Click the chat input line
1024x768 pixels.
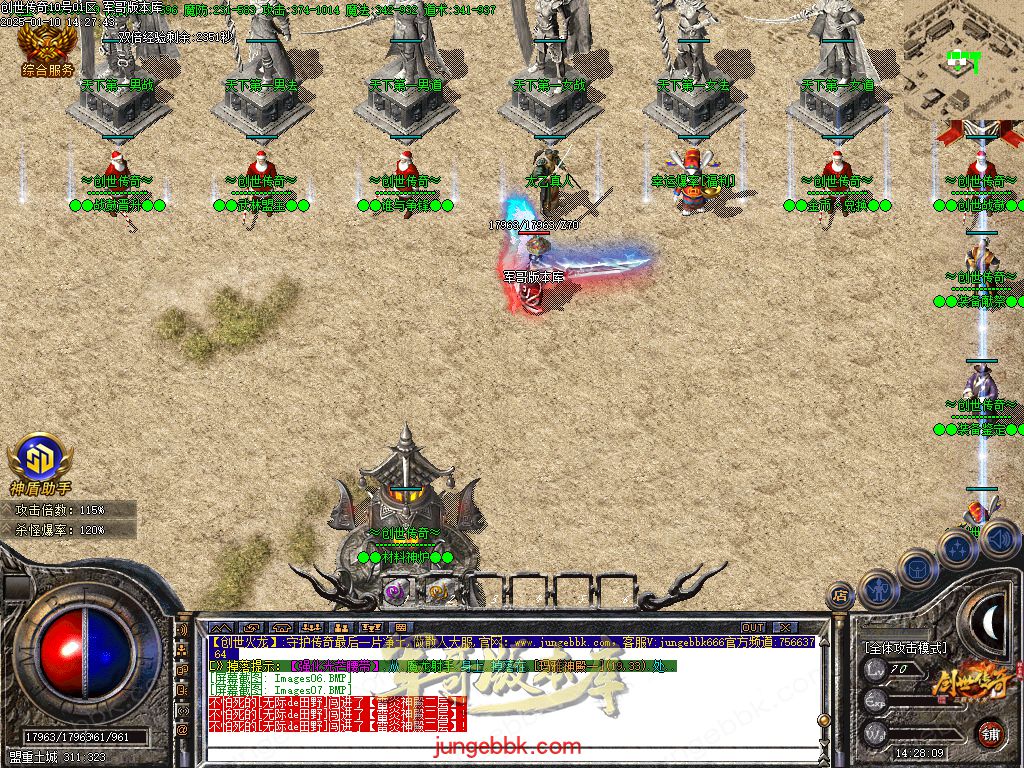coord(500,745)
